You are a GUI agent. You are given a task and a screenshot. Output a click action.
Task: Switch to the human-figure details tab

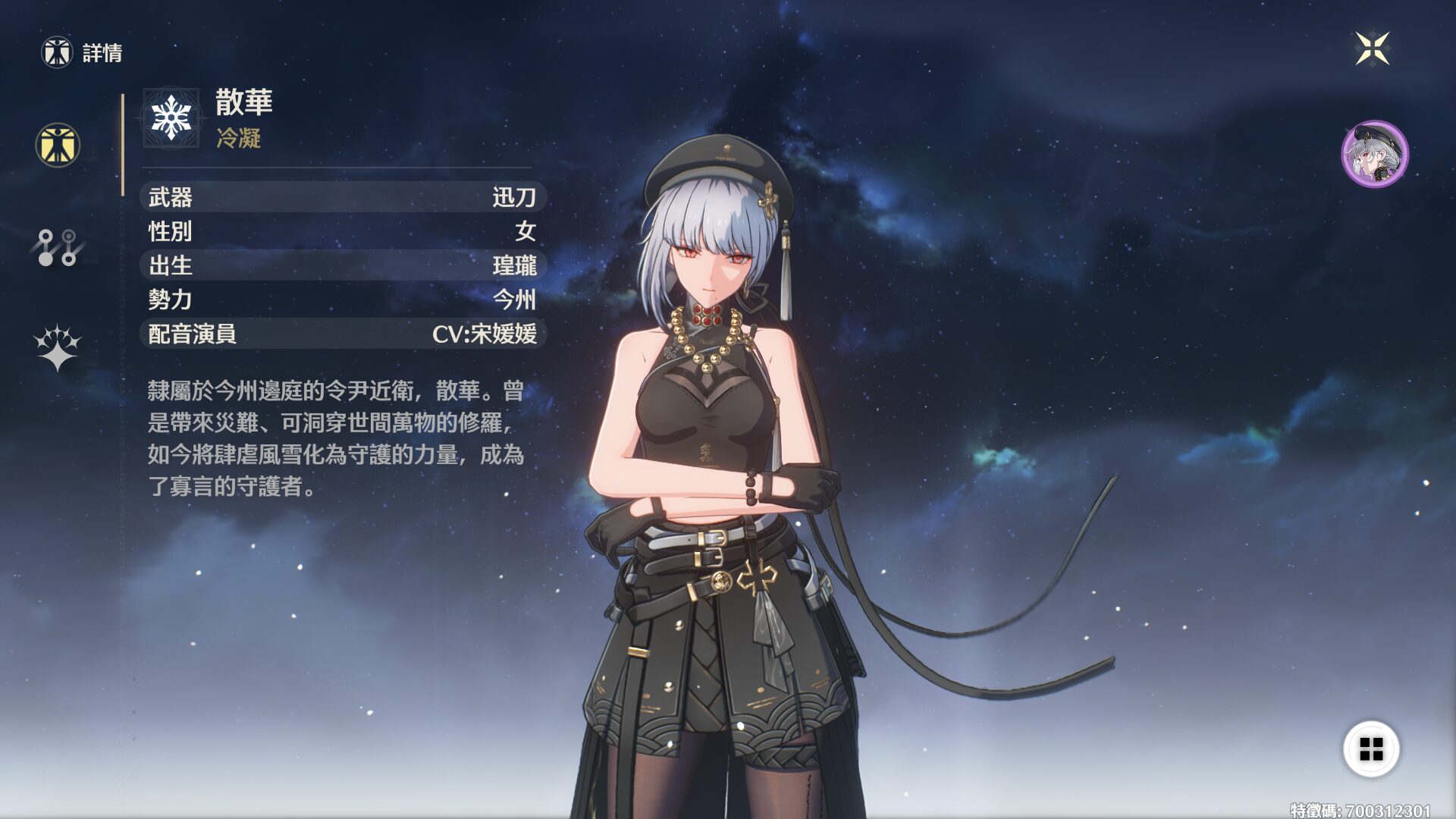pos(58,145)
